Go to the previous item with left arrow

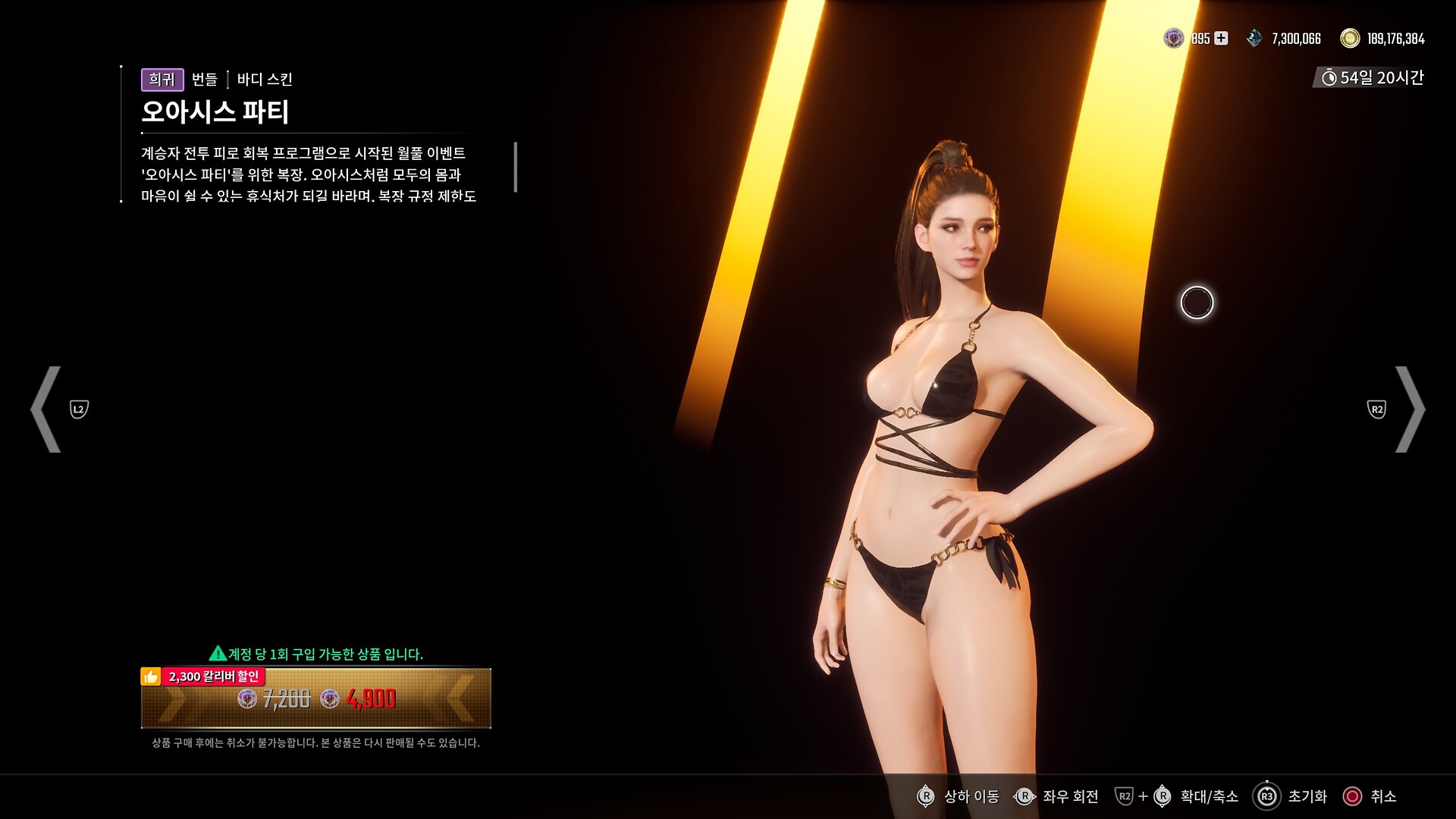click(x=47, y=409)
